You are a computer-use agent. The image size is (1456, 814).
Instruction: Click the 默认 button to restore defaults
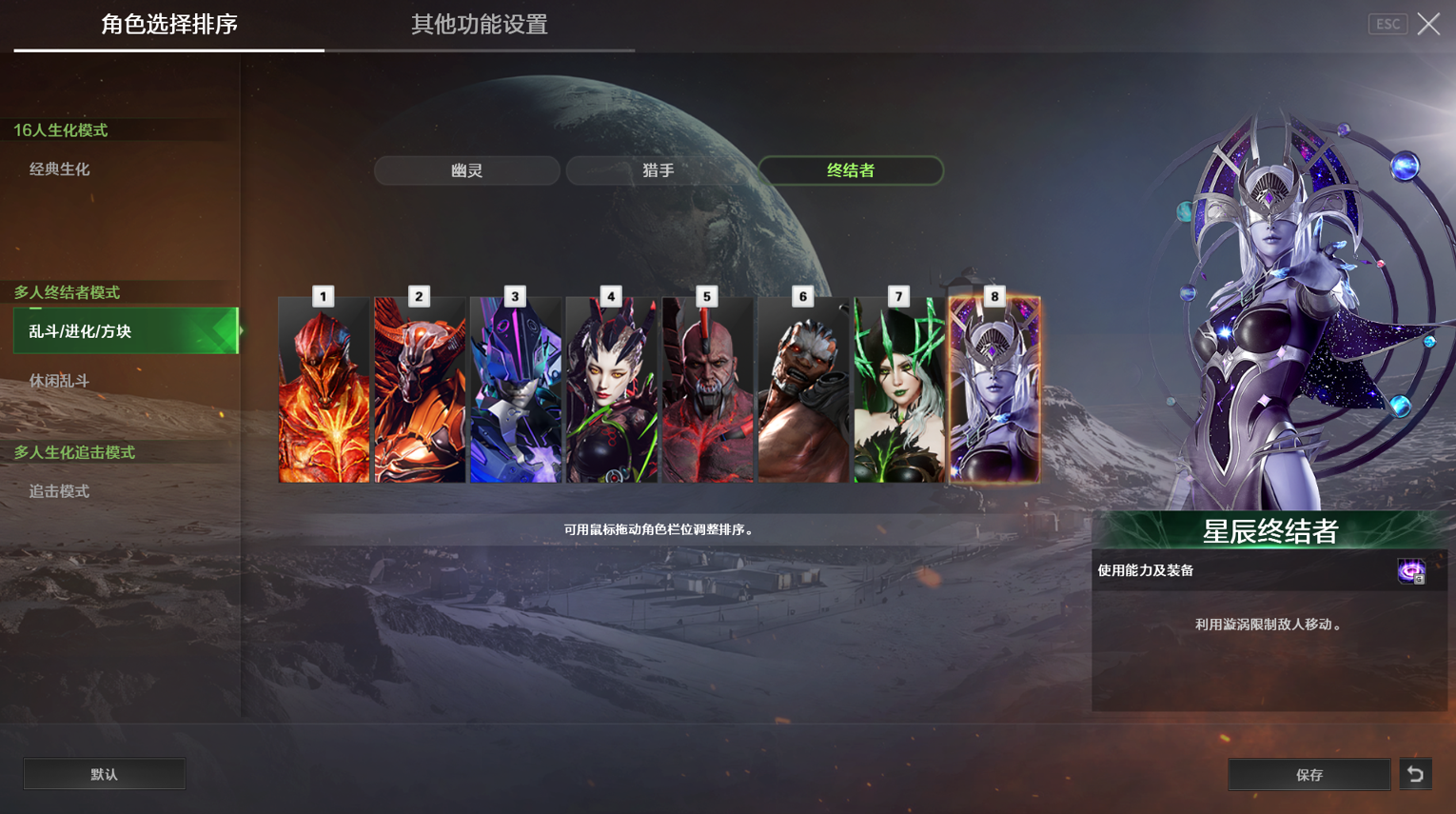click(x=104, y=773)
